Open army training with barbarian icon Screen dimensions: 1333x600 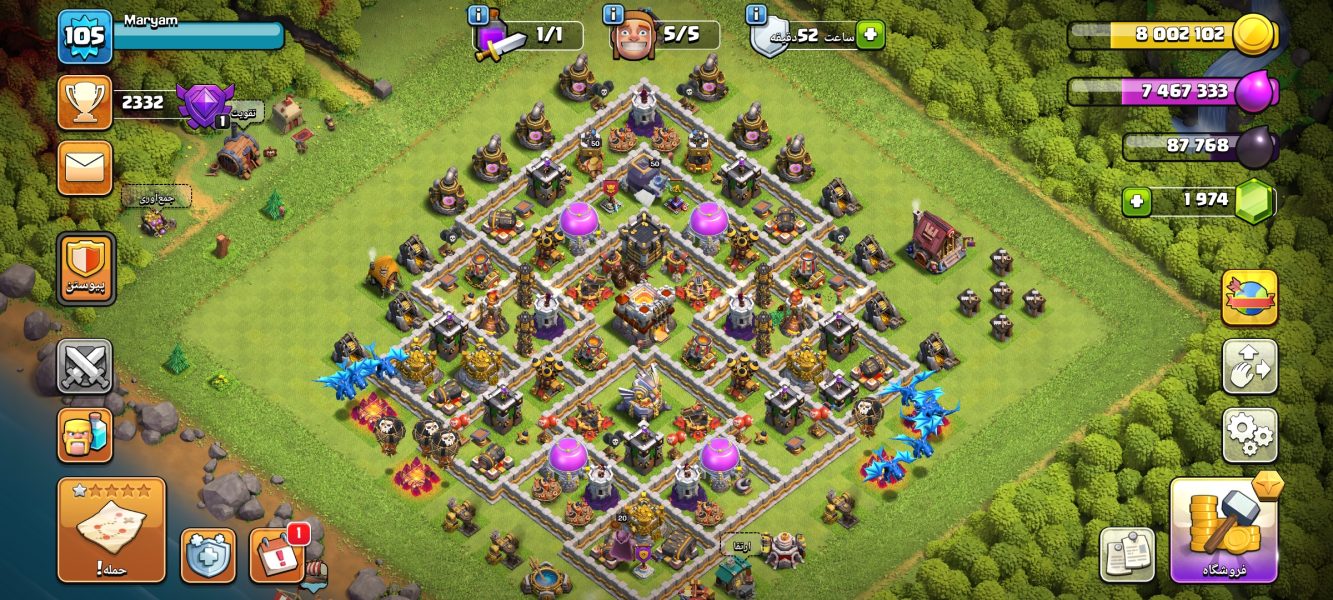tap(85, 435)
